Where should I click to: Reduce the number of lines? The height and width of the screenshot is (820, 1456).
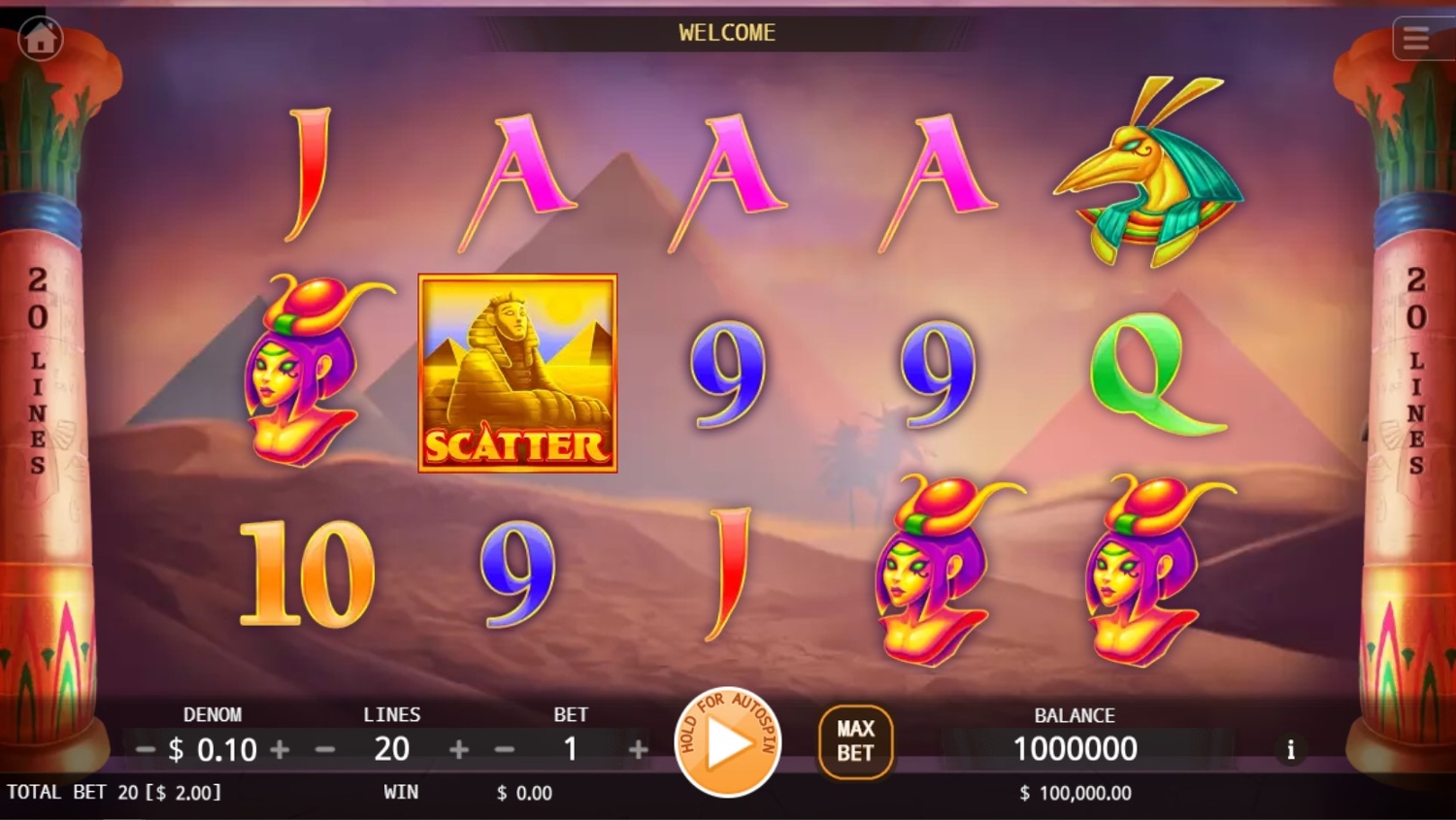click(325, 749)
